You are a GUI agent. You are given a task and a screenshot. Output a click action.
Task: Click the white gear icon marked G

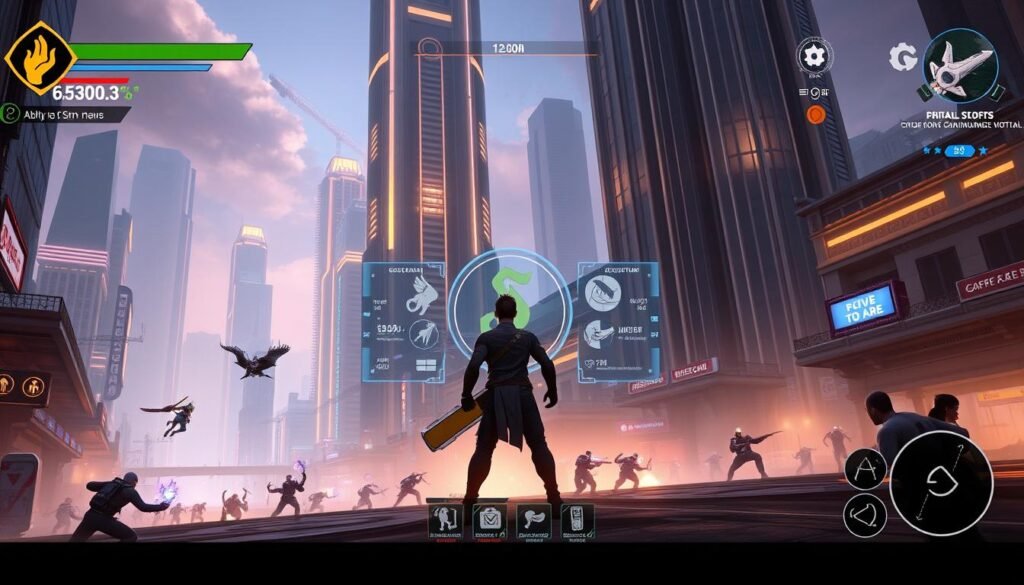click(902, 57)
